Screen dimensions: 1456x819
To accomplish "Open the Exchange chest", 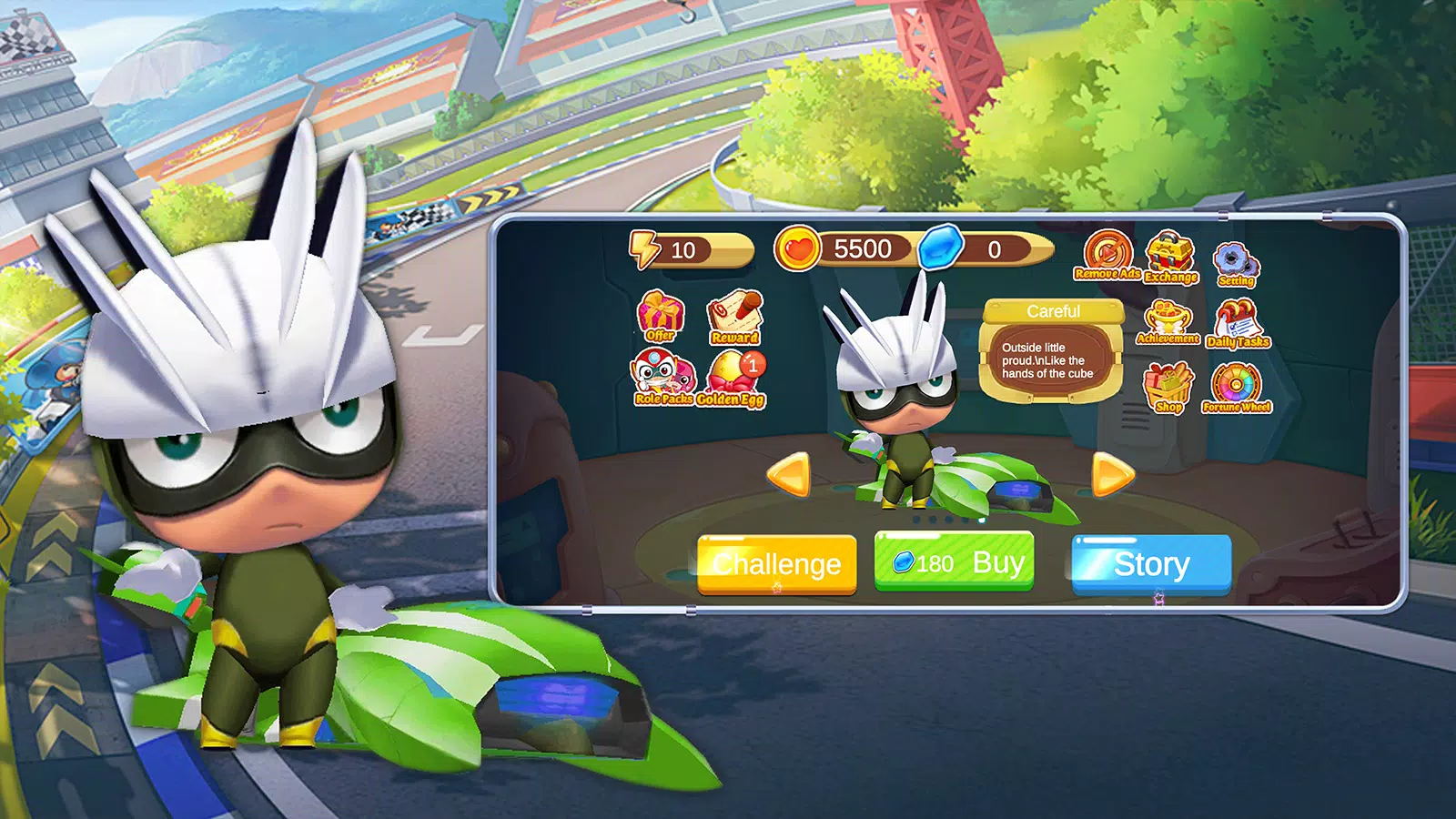I will 1170,258.
